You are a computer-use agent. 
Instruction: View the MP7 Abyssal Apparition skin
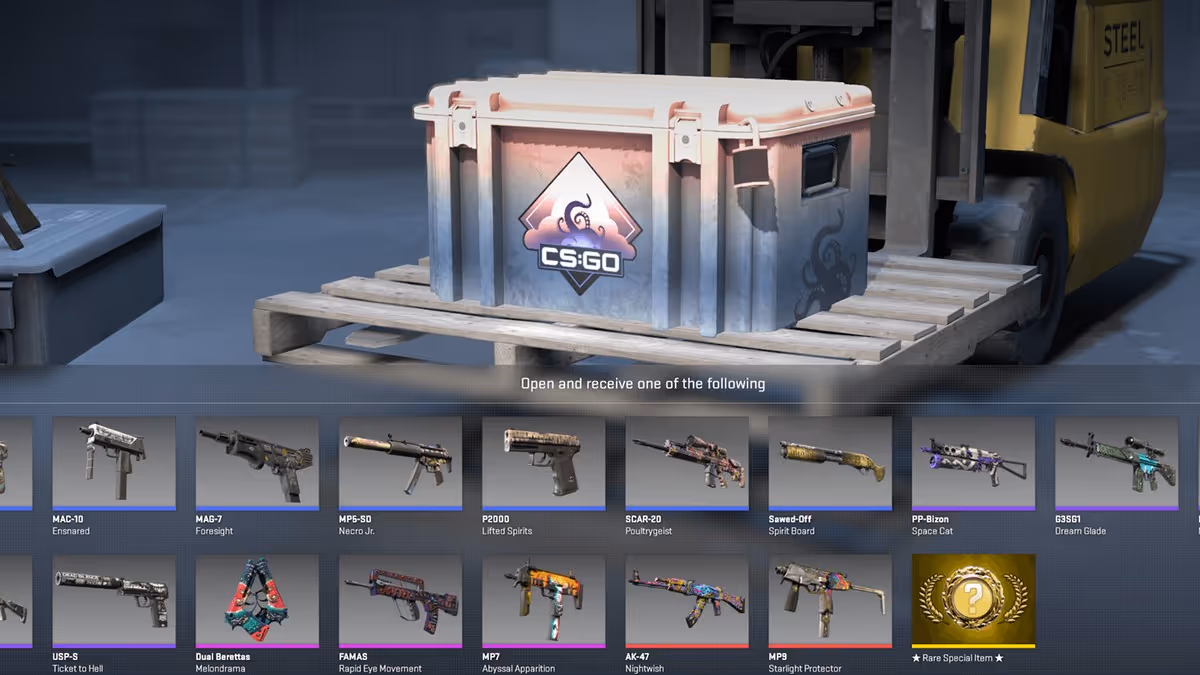(543, 600)
